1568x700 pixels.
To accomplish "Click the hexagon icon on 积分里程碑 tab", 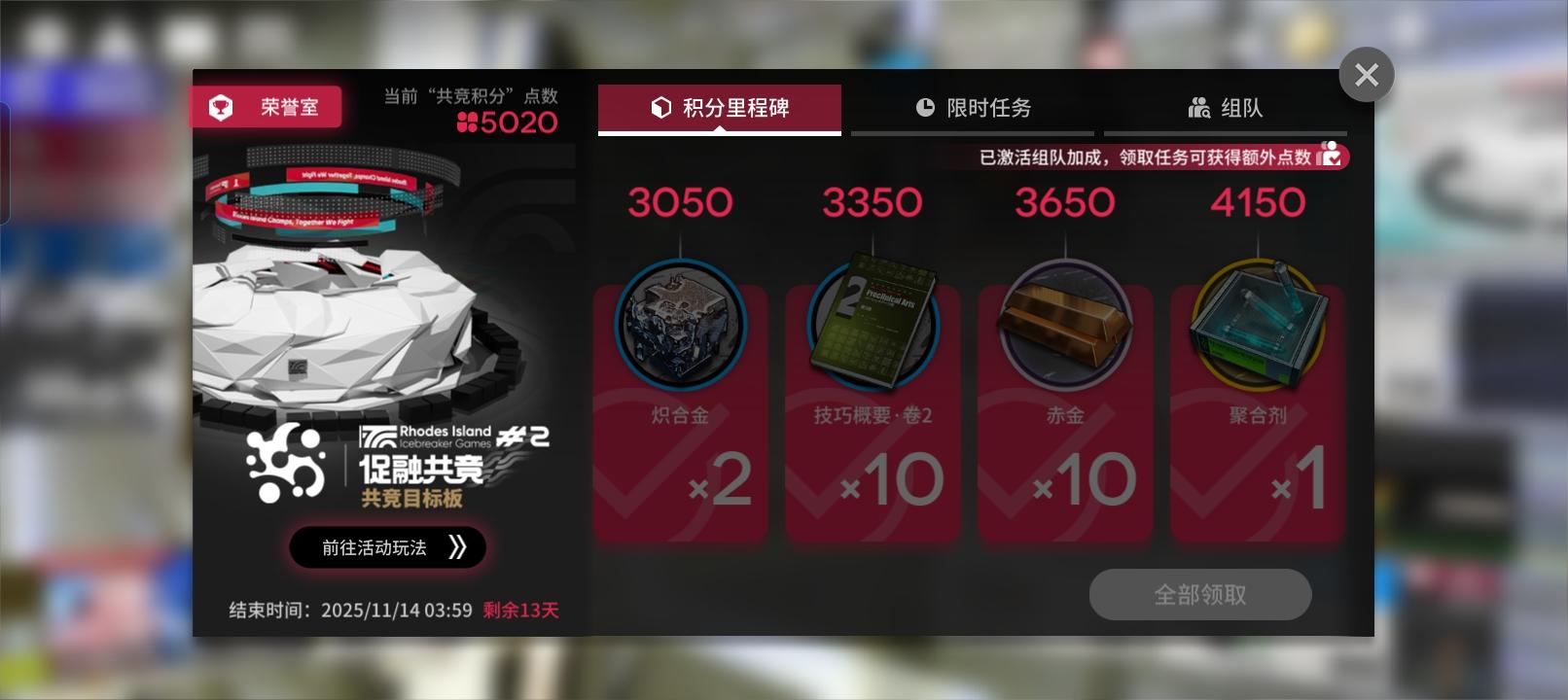I will tap(662, 109).
